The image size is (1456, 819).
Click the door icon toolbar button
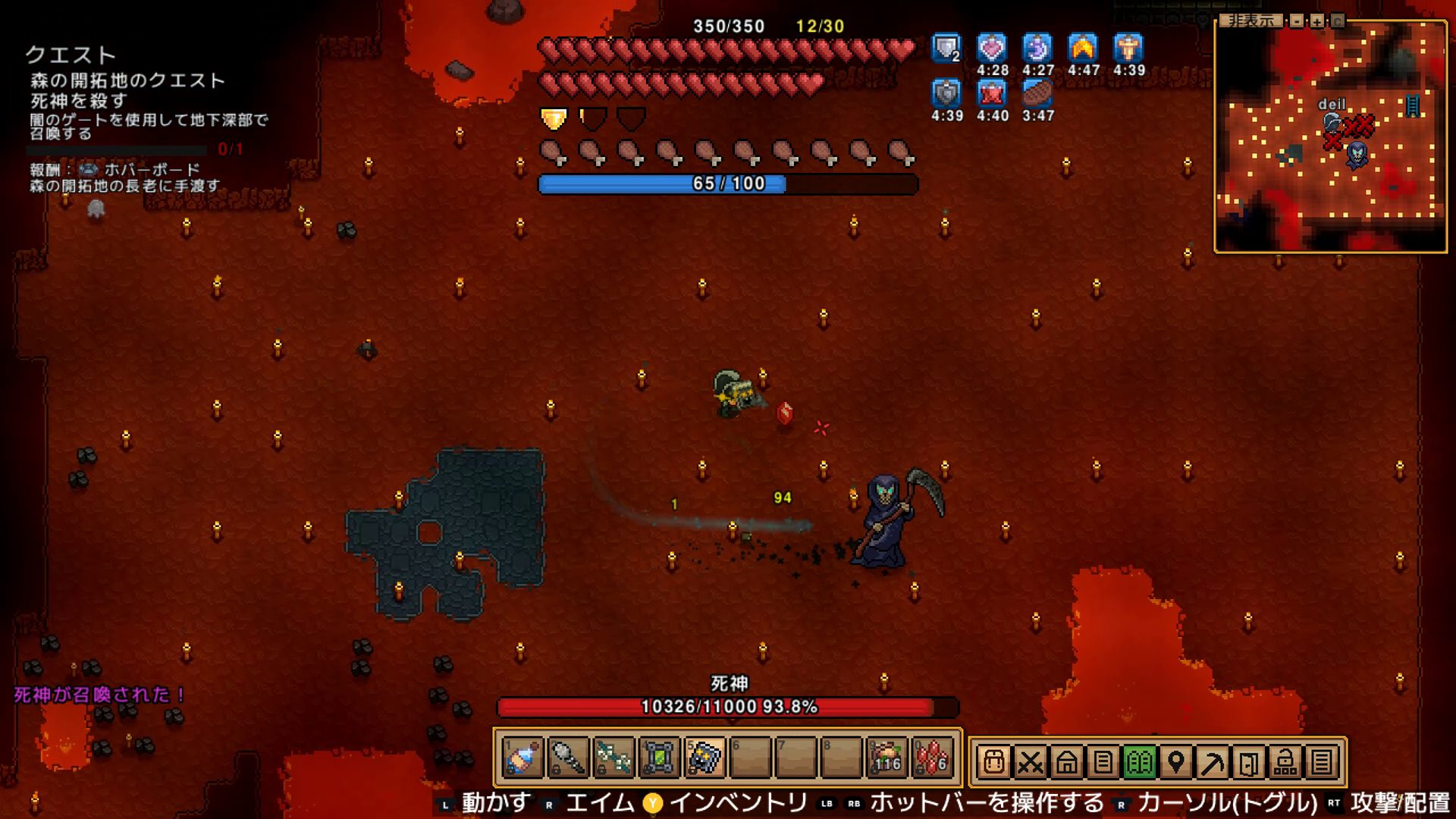1248,761
